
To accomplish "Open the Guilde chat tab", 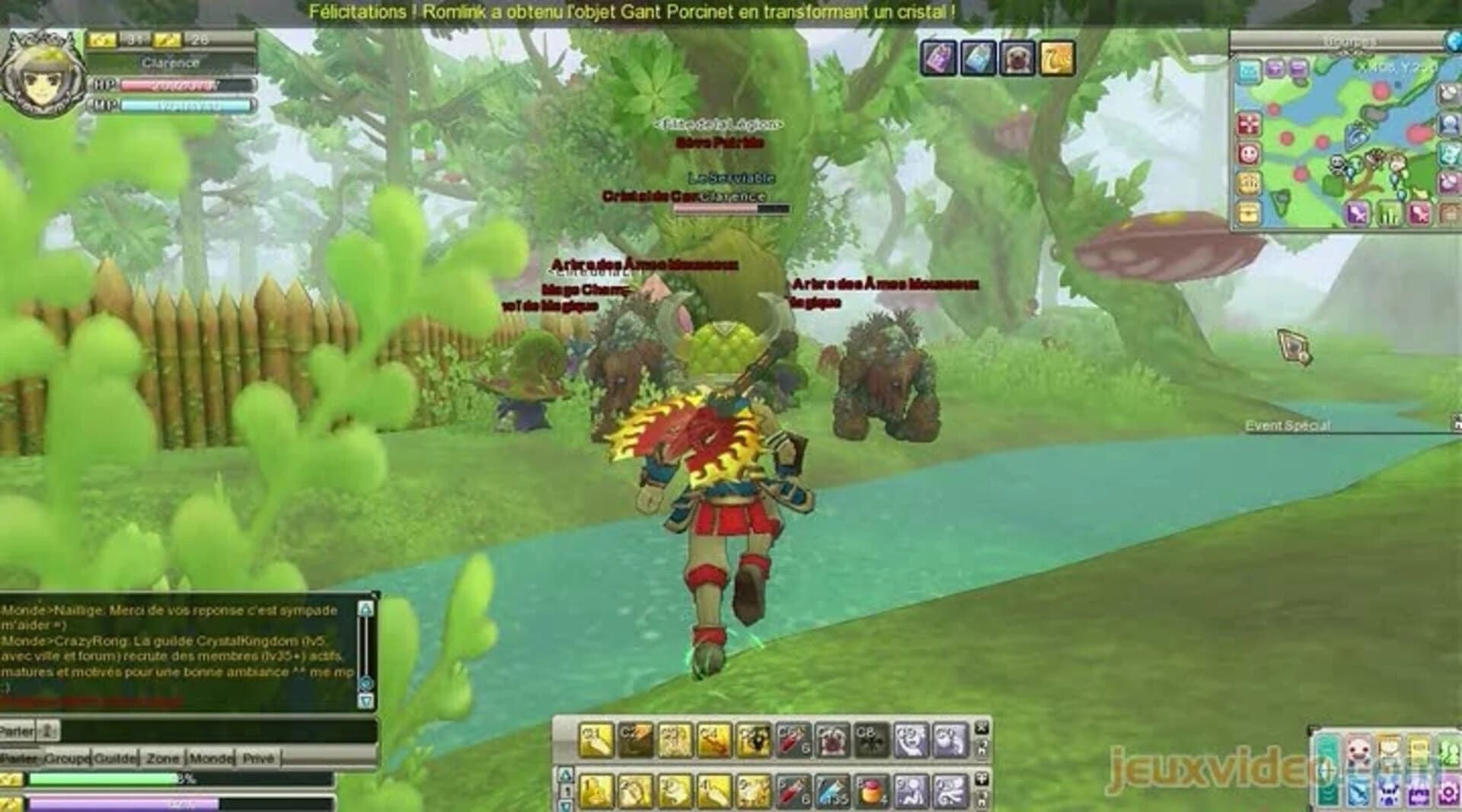I will coord(114,759).
